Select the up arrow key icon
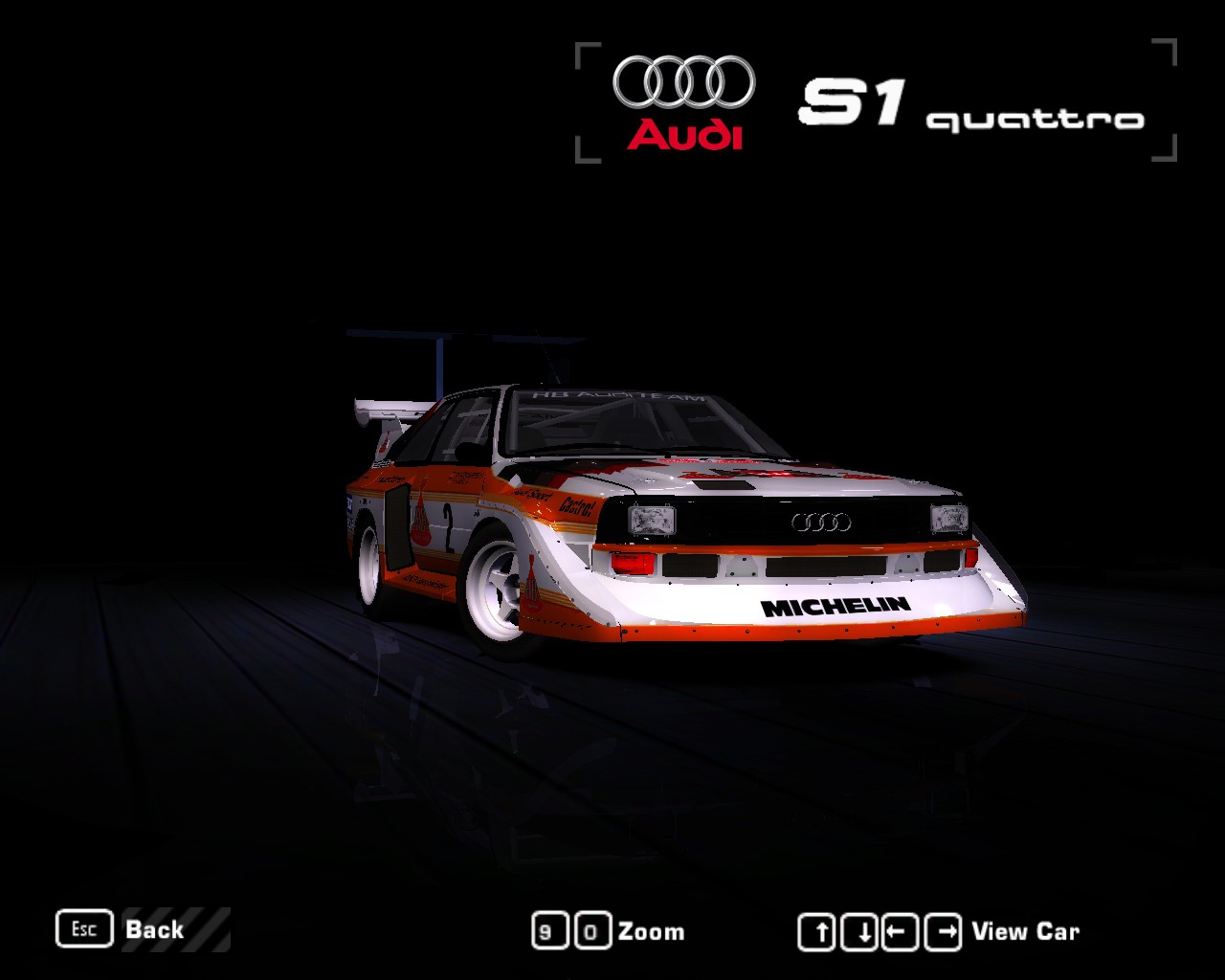 (819, 929)
